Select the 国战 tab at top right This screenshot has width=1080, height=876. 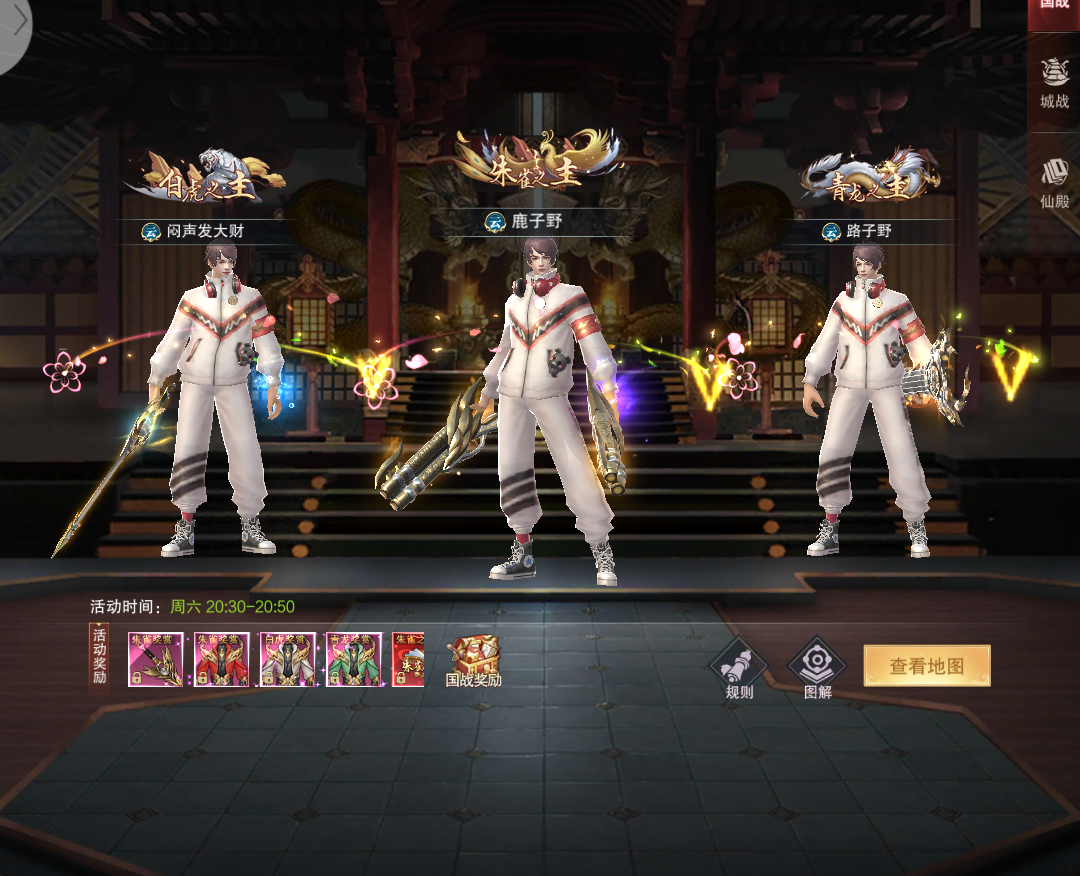coord(1054,8)
